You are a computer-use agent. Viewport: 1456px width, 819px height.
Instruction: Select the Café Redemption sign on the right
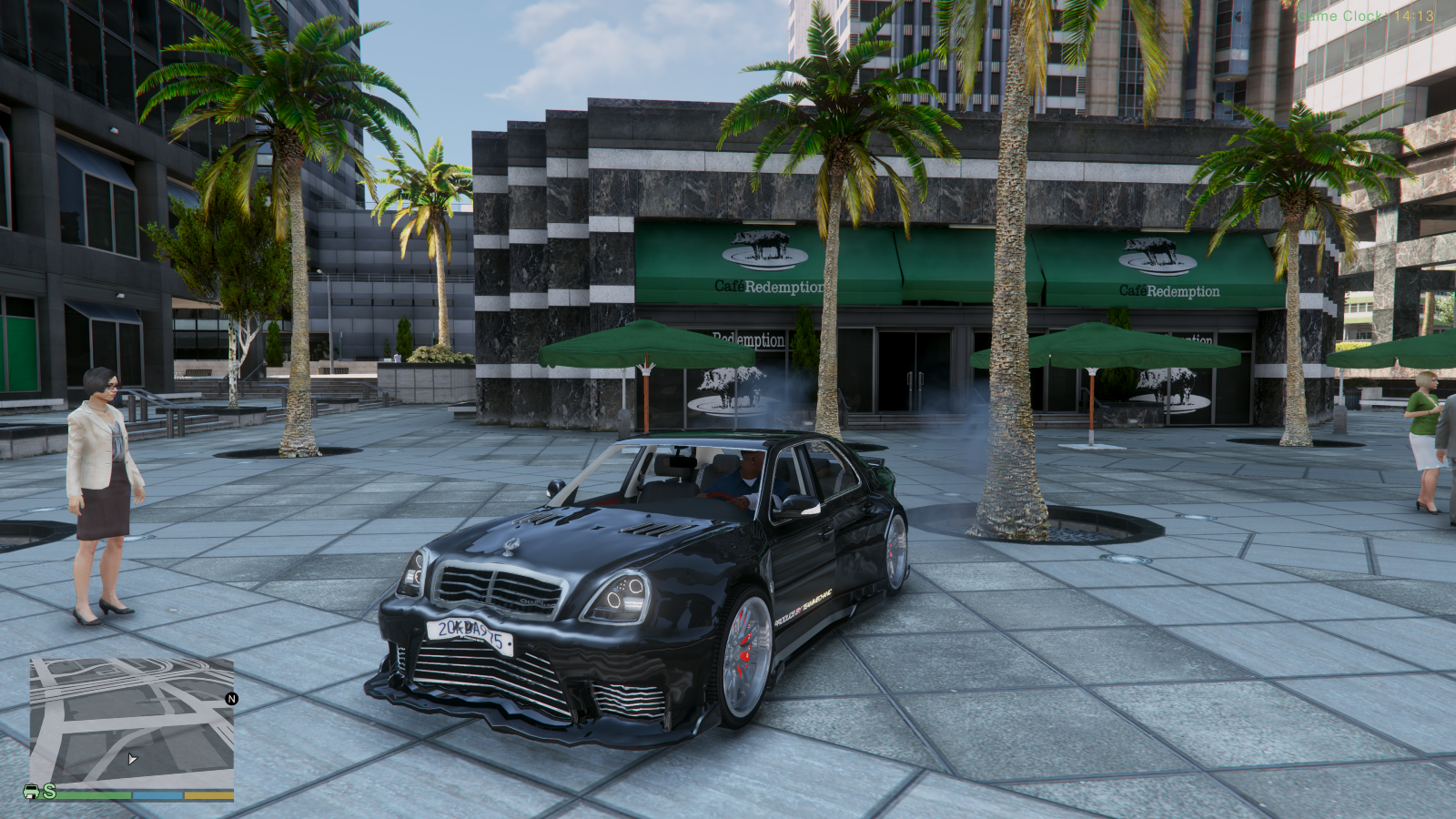1169,291
